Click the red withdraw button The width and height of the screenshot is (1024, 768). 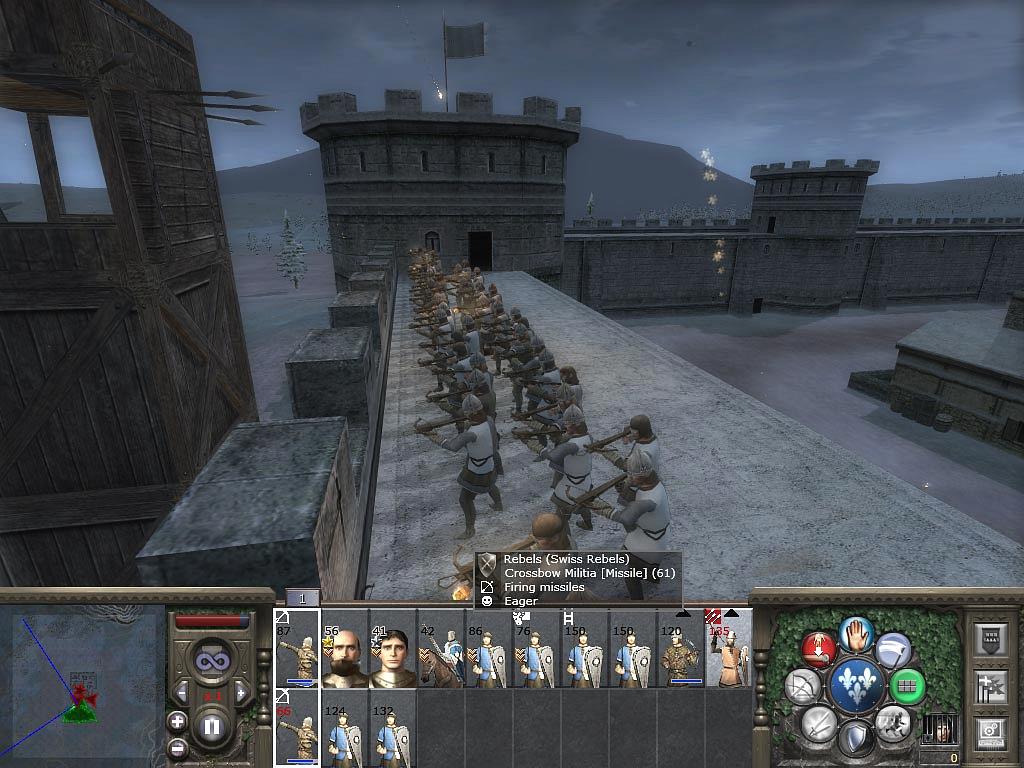click(x=819, y=649)
